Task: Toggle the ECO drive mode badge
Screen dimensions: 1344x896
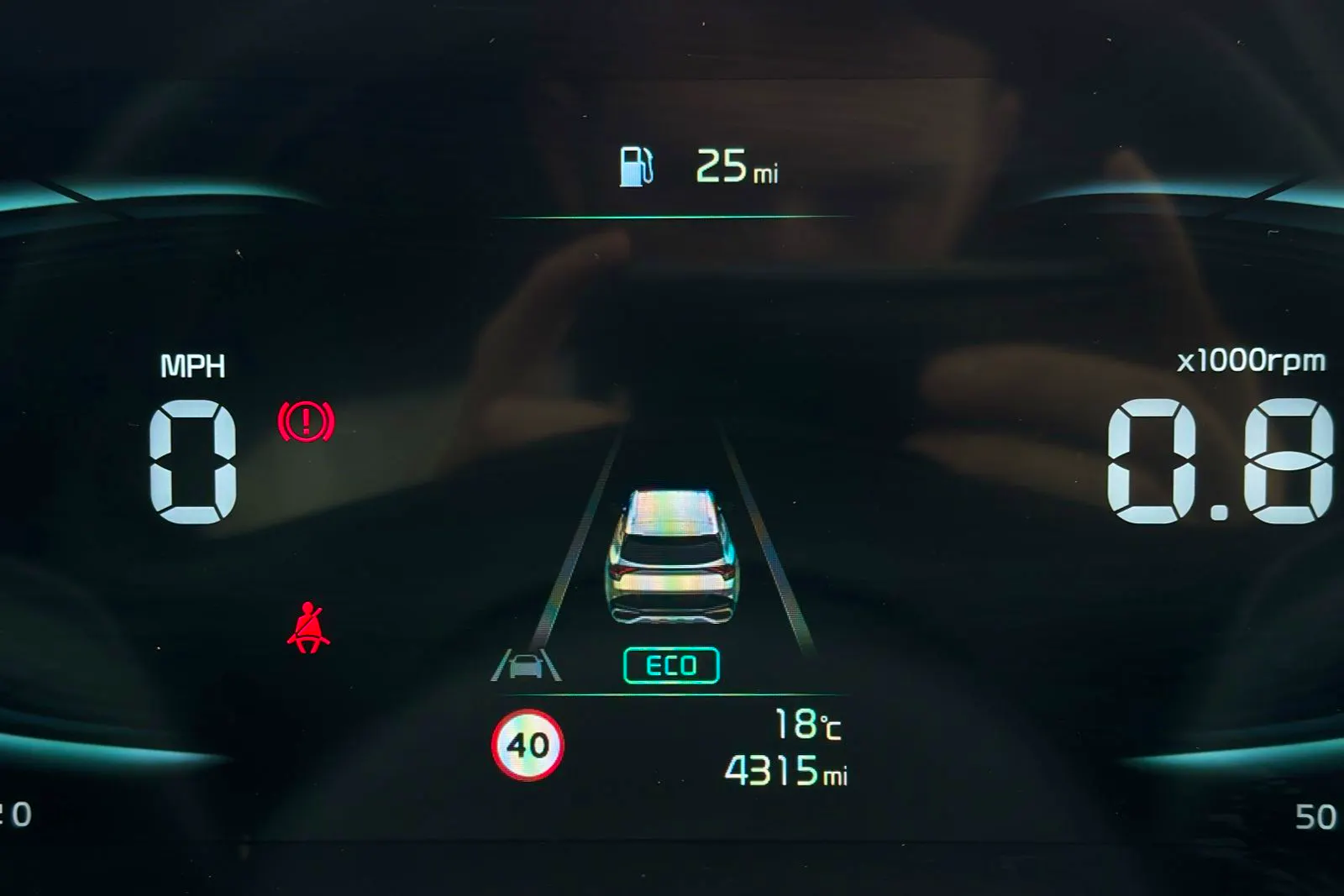Action: [x=671, y=665]
